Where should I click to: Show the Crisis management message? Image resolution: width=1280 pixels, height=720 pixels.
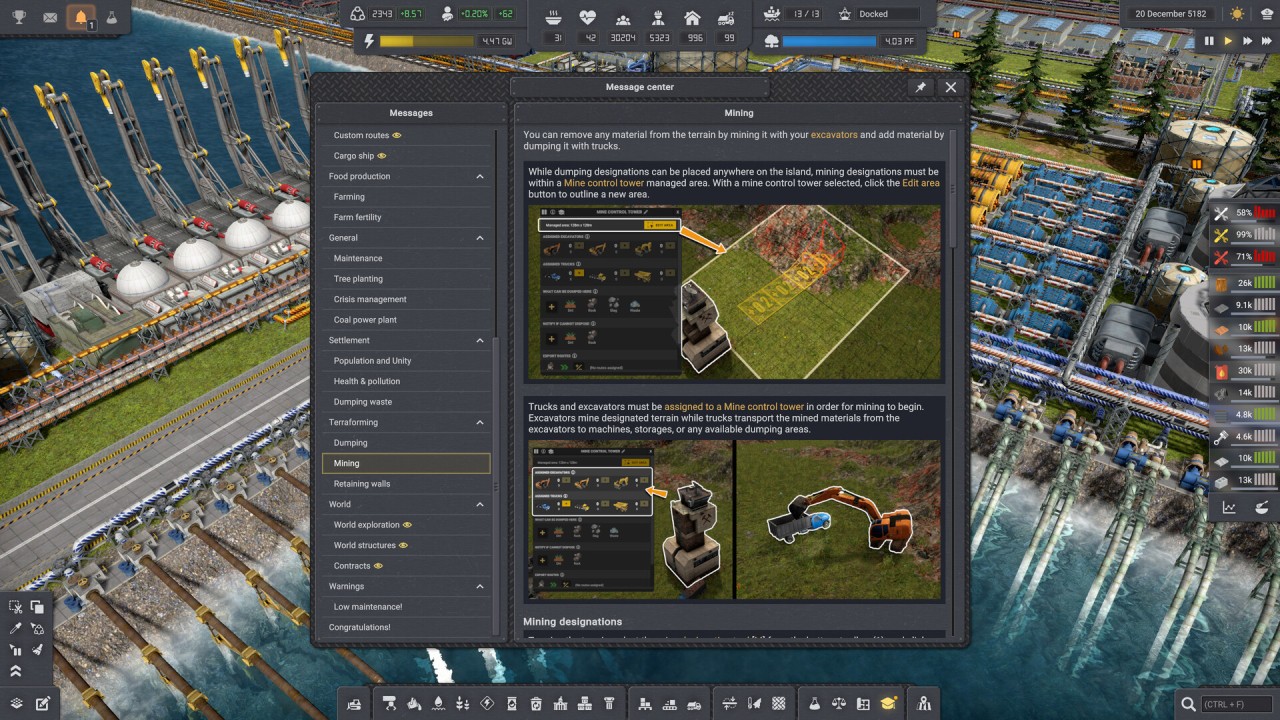click(x=370, y=299)
